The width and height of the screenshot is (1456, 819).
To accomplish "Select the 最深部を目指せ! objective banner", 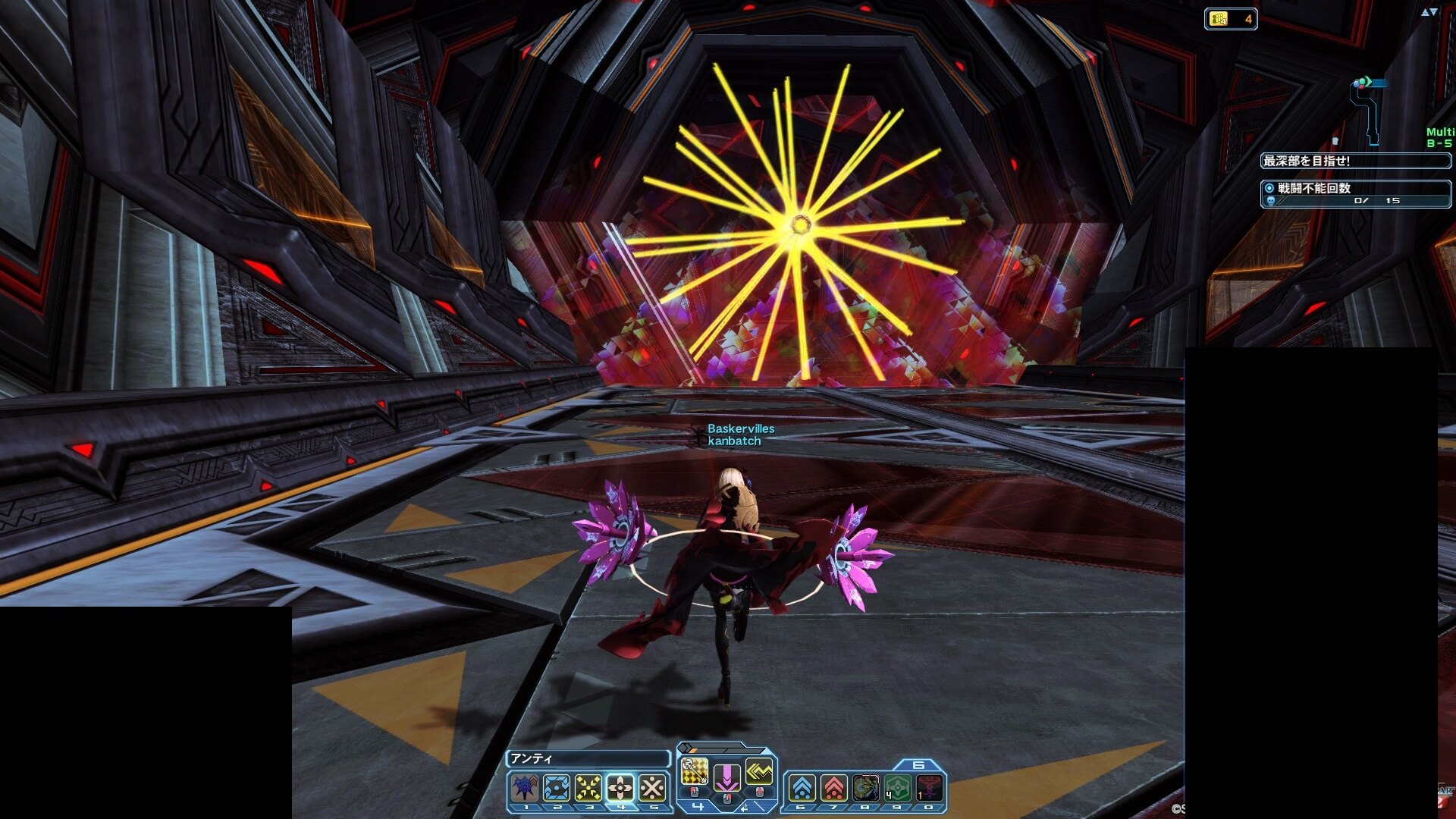I will click(x=1355, y=161).
